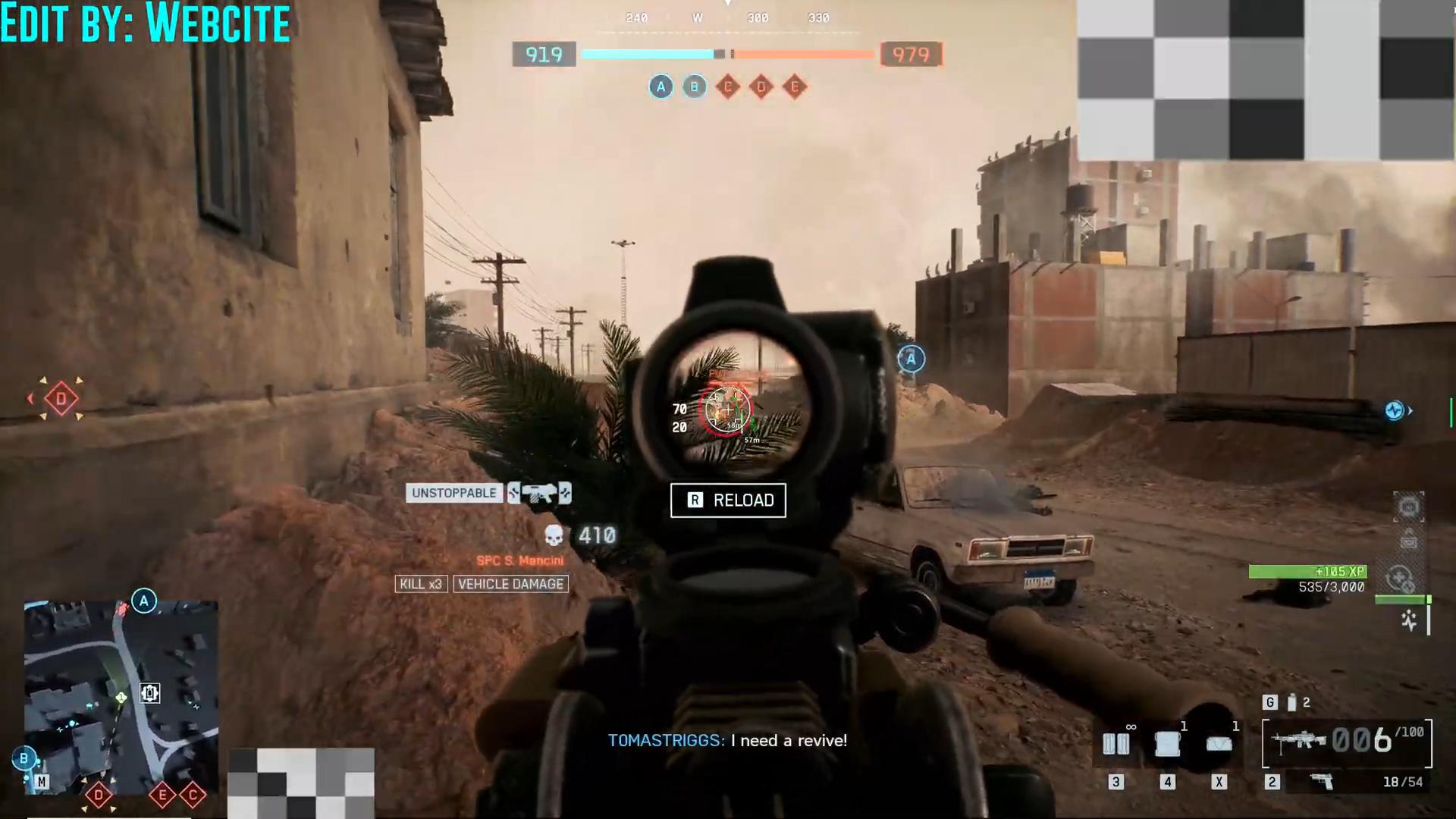Select the pouch gadget in slot X
This screenshot has width=1456, height=819.
[1219, 744]
